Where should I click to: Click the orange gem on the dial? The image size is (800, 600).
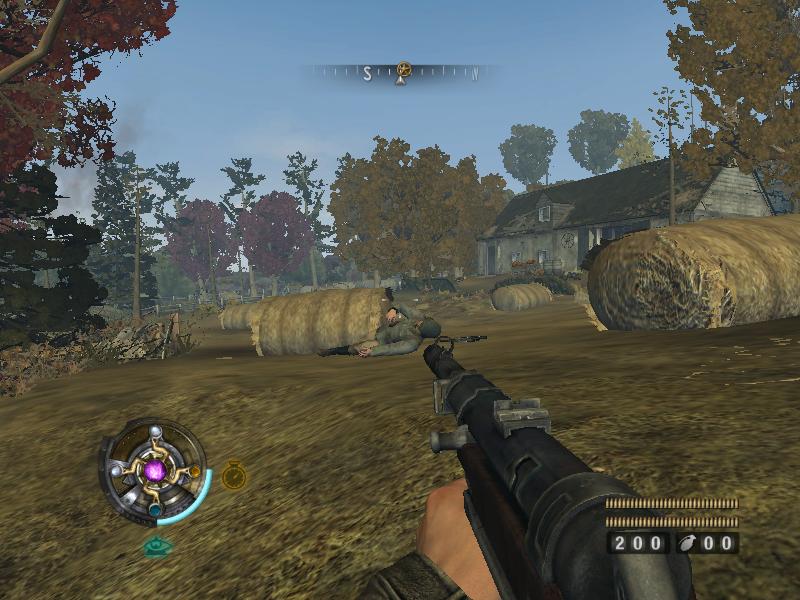coord(194,470)
